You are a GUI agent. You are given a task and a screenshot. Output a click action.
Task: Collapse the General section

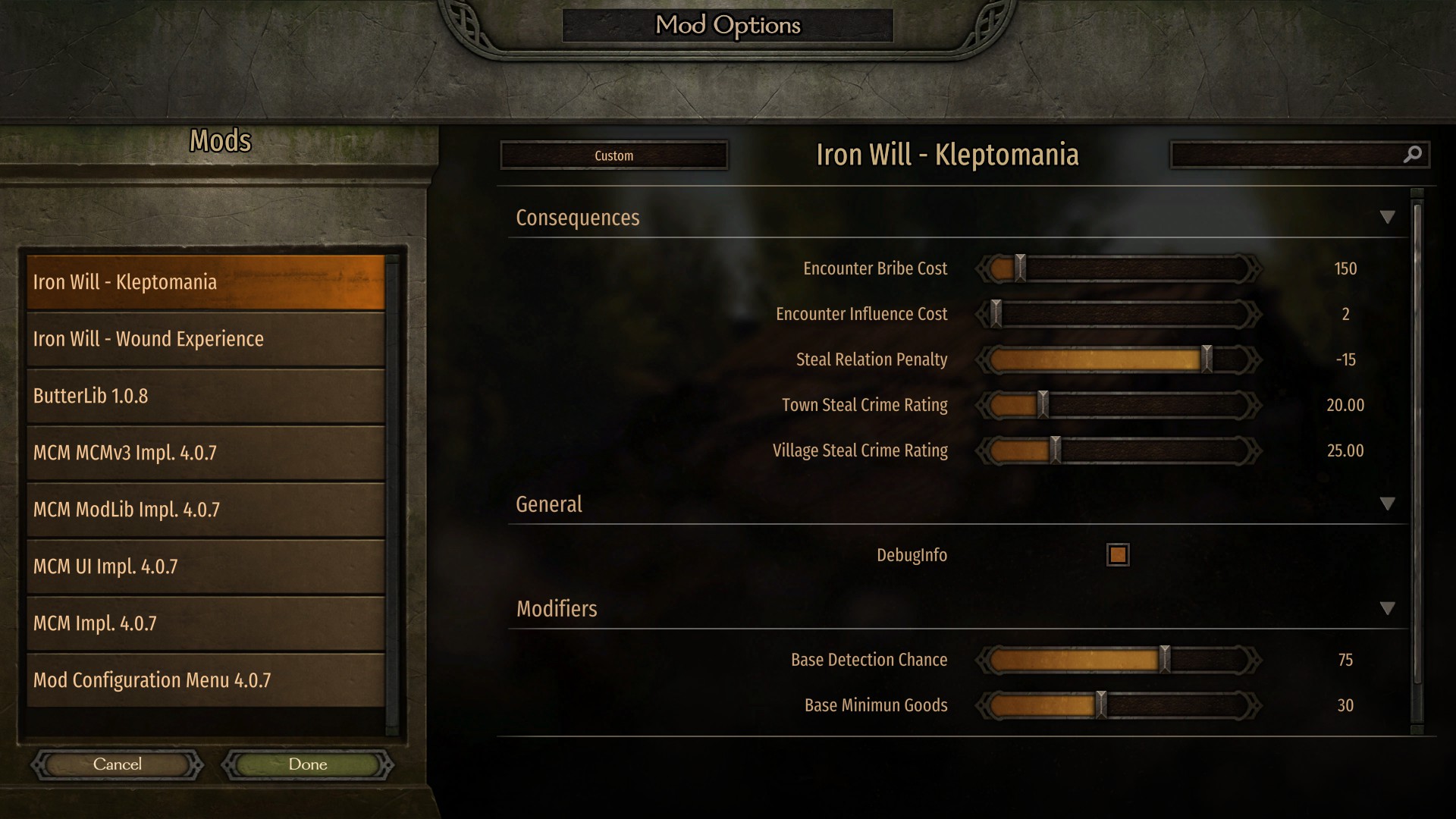point(1387,504)
